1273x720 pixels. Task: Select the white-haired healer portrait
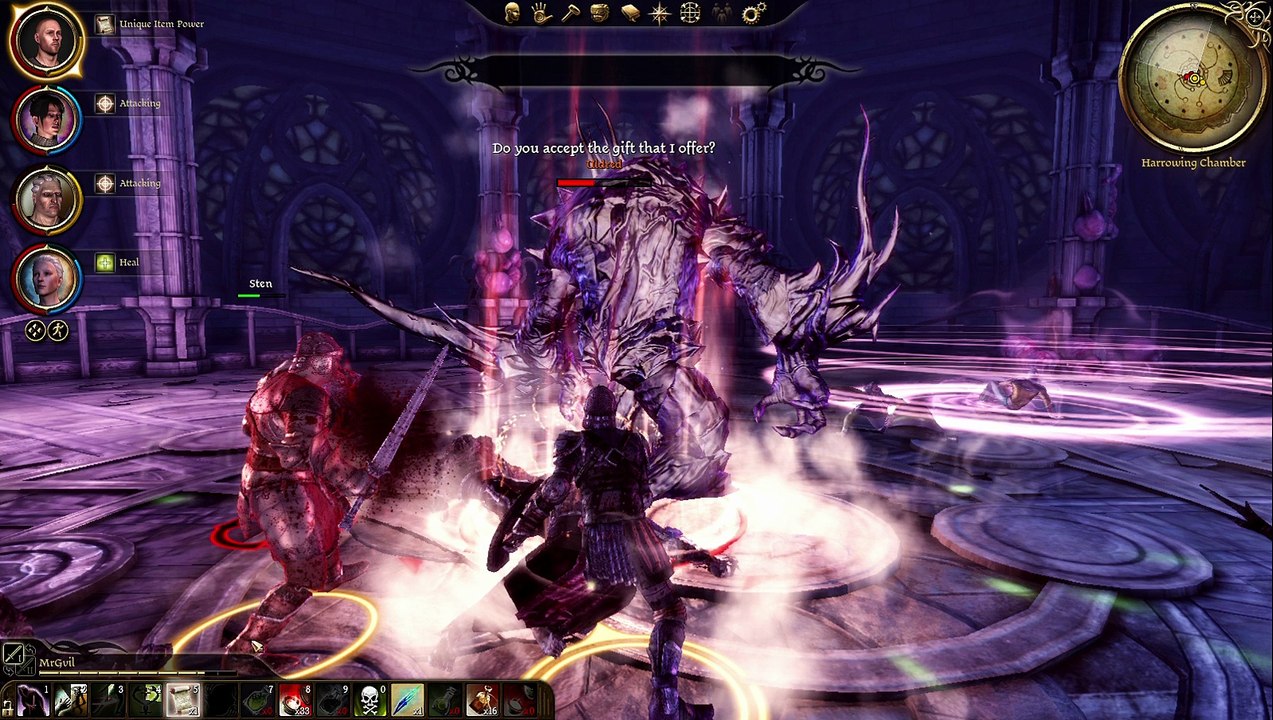pos(46,279)
